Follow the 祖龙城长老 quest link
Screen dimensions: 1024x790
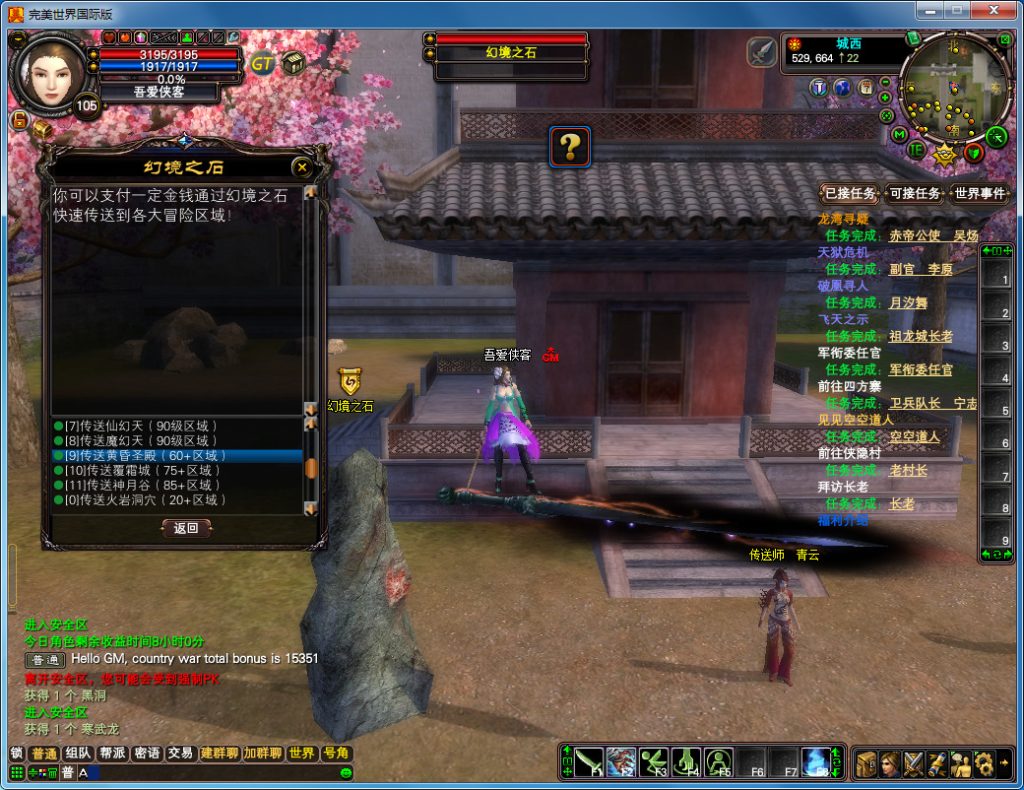pyautogui.click(x=920, y=336)
